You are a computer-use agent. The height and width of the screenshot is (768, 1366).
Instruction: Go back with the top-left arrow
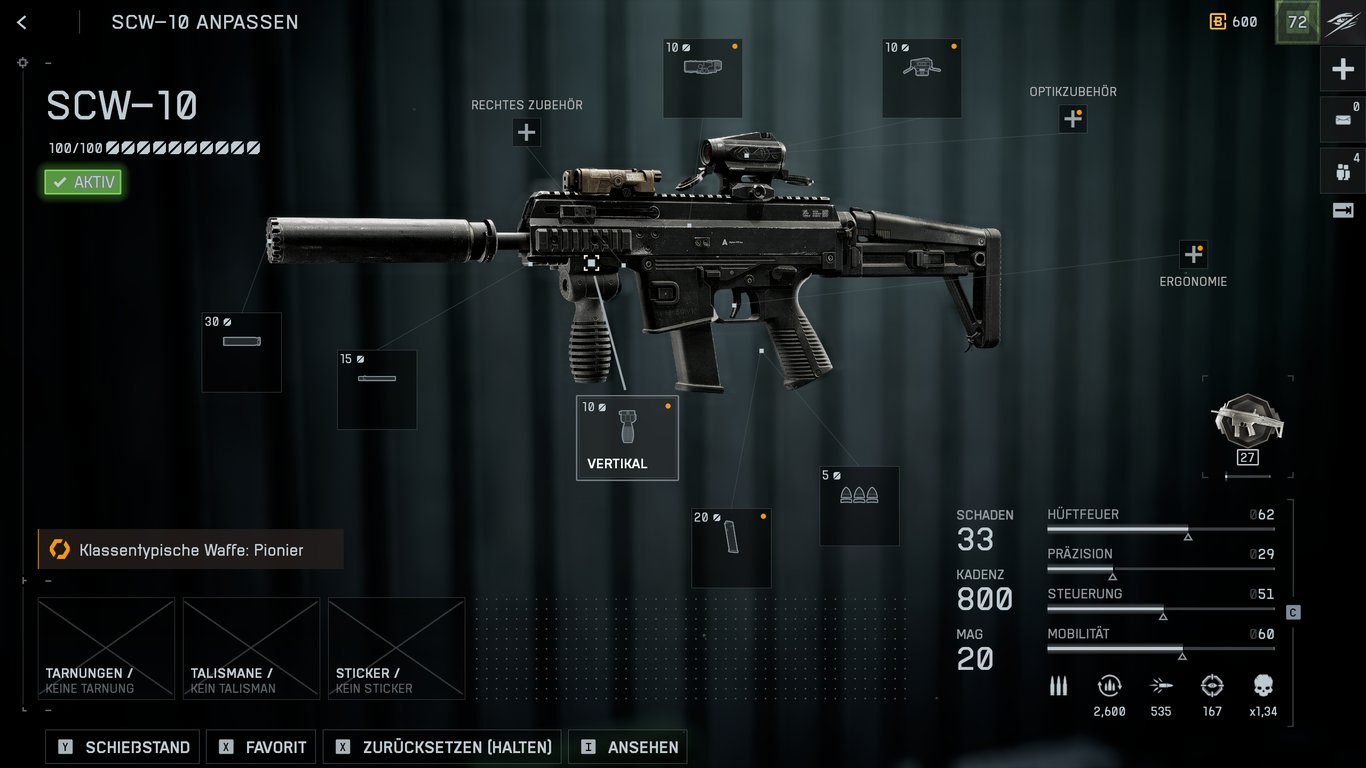click(x=22, y=22)
